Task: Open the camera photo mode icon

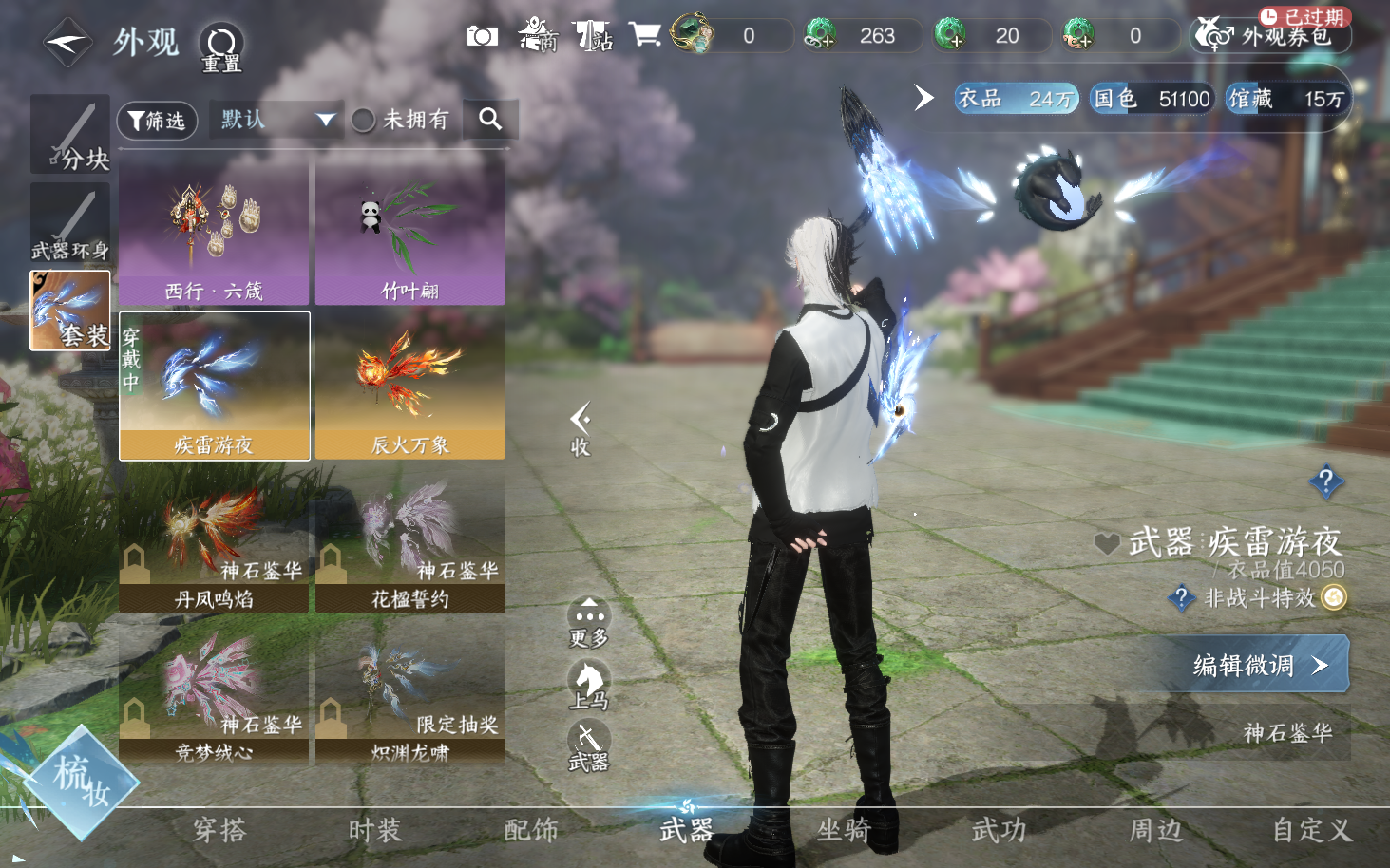Action: 482,36
